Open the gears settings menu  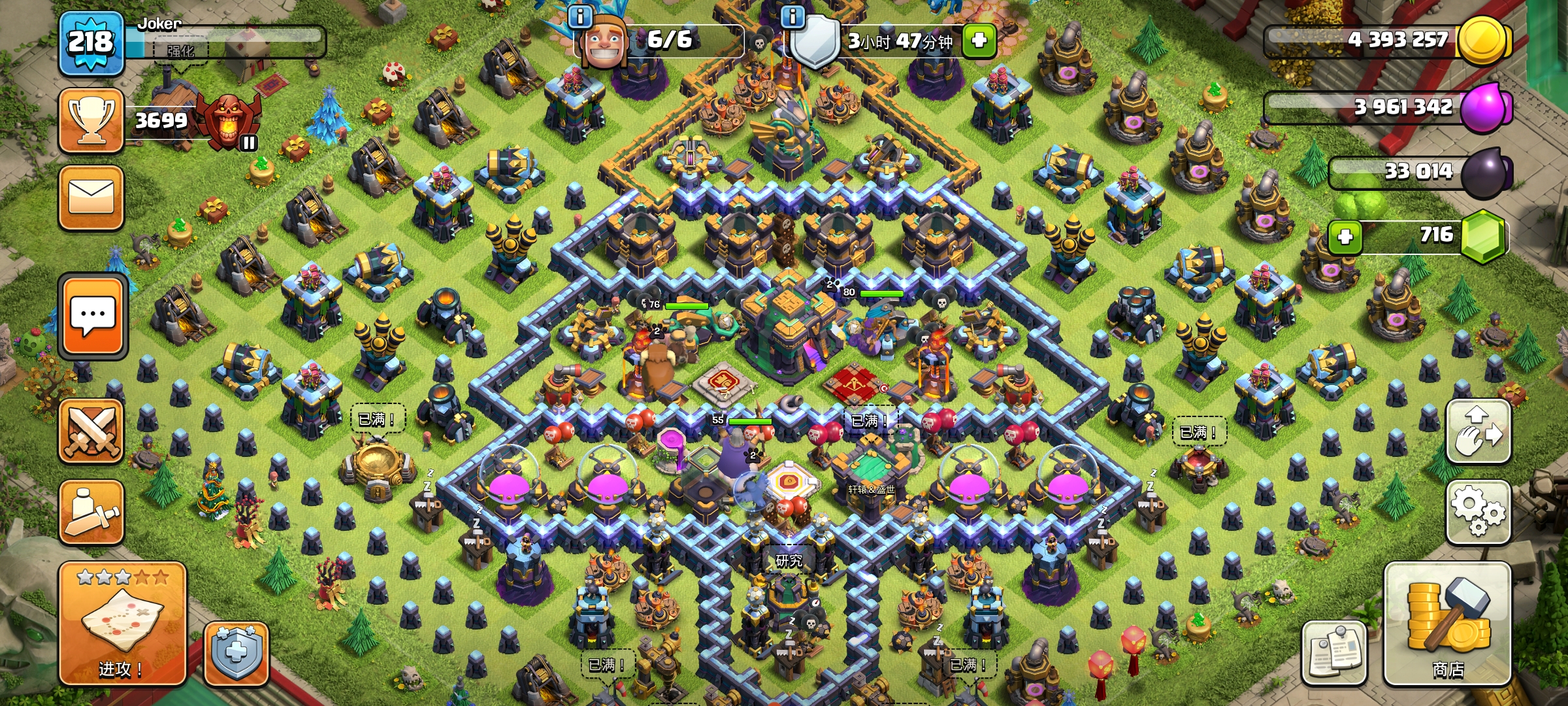point(1478,513)
